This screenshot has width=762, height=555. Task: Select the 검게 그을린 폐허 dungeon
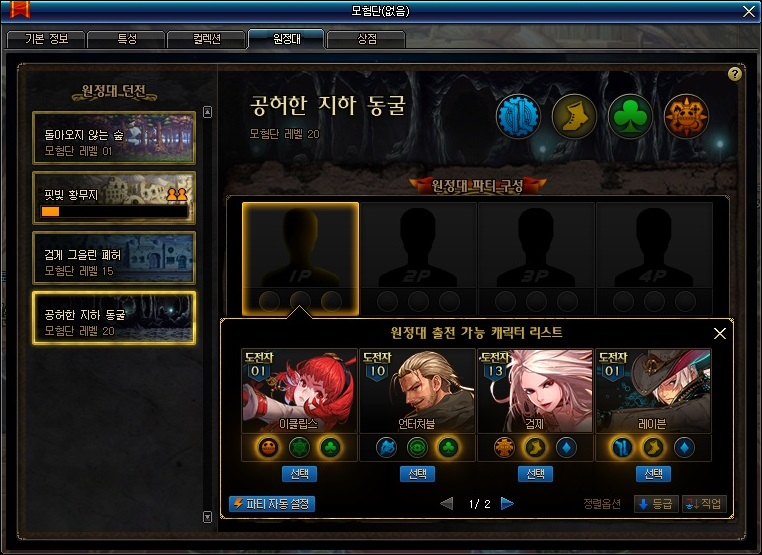coord(113,257)
